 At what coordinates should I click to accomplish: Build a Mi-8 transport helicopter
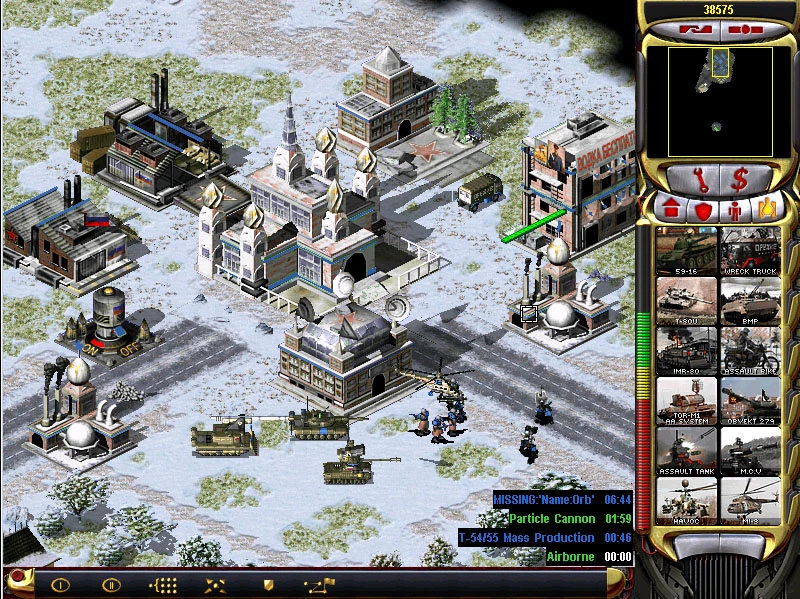coord(750,501)
